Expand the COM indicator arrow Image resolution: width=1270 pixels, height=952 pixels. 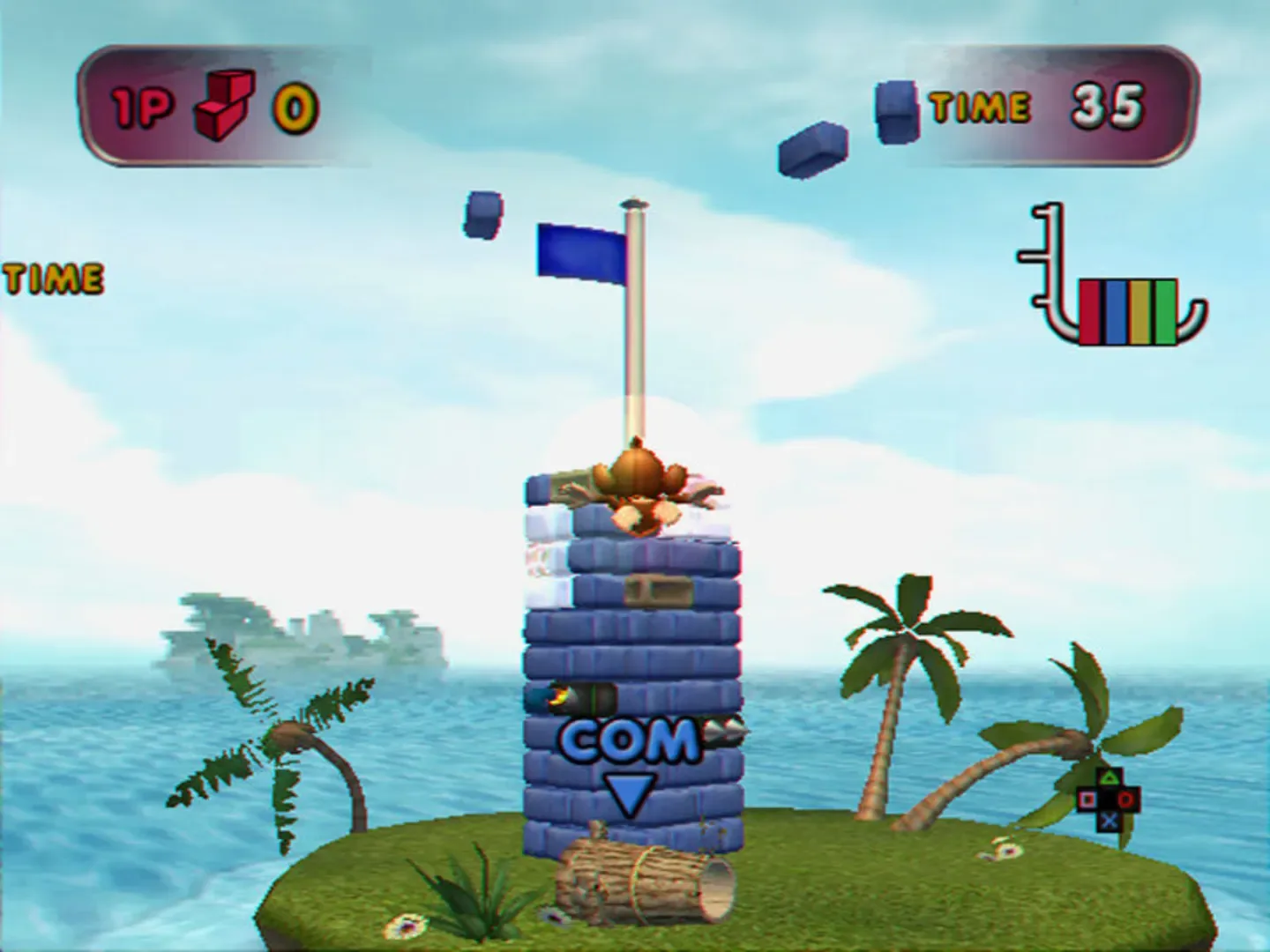pyautogui.click(x=628, y=794)
